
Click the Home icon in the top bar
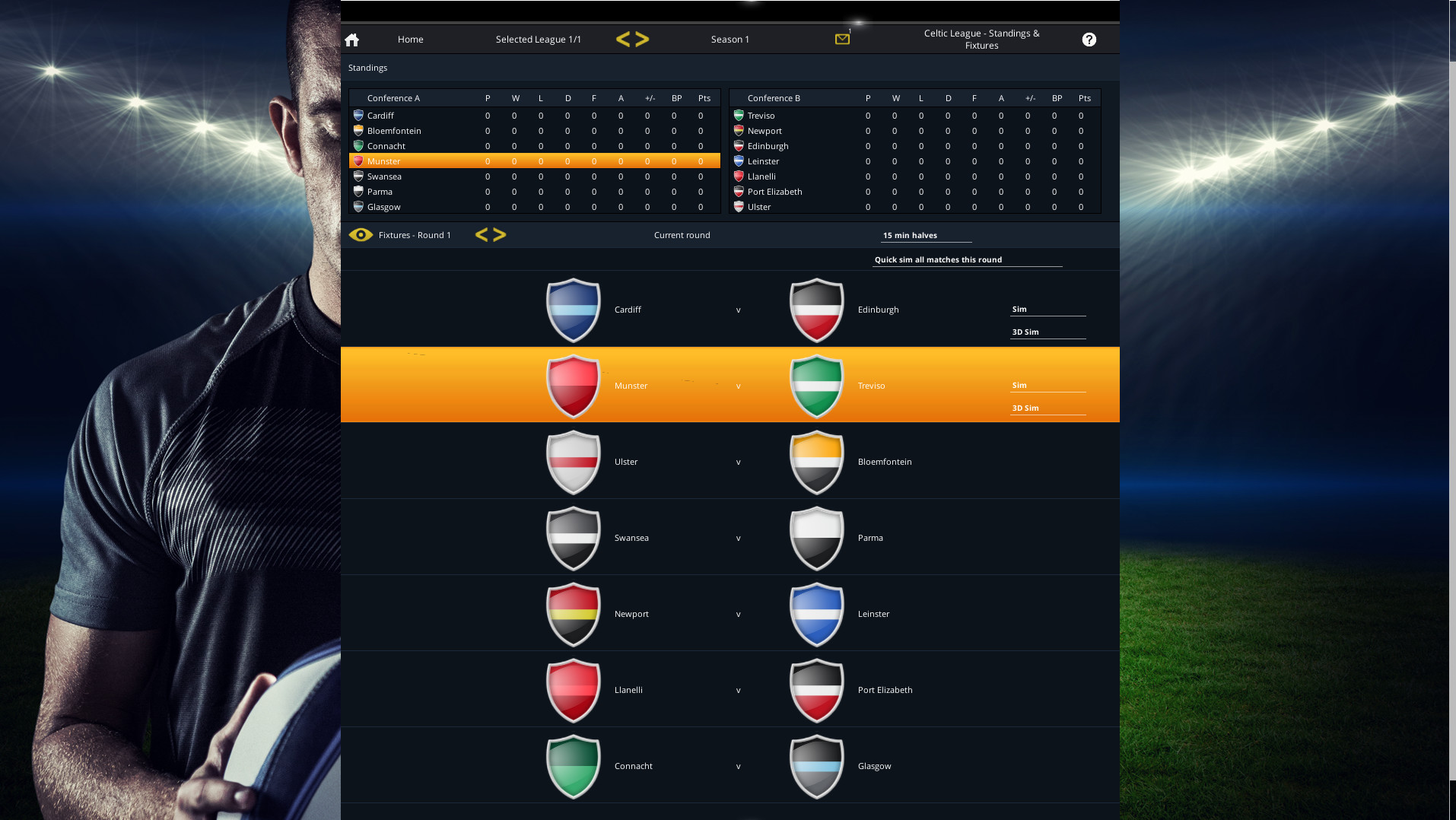[x=351, y=39]
